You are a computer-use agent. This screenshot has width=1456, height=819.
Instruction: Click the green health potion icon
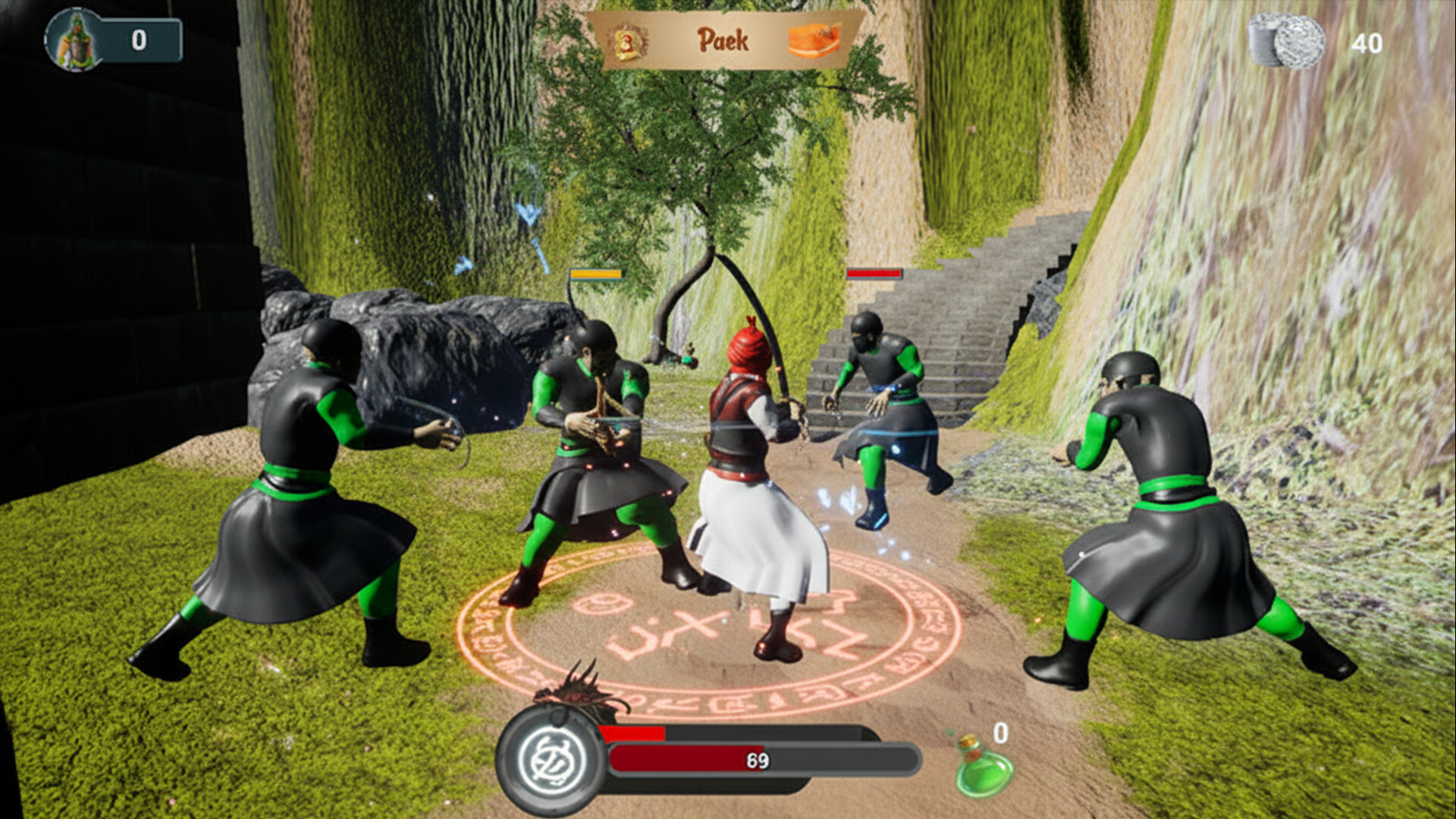click(983, 767)
